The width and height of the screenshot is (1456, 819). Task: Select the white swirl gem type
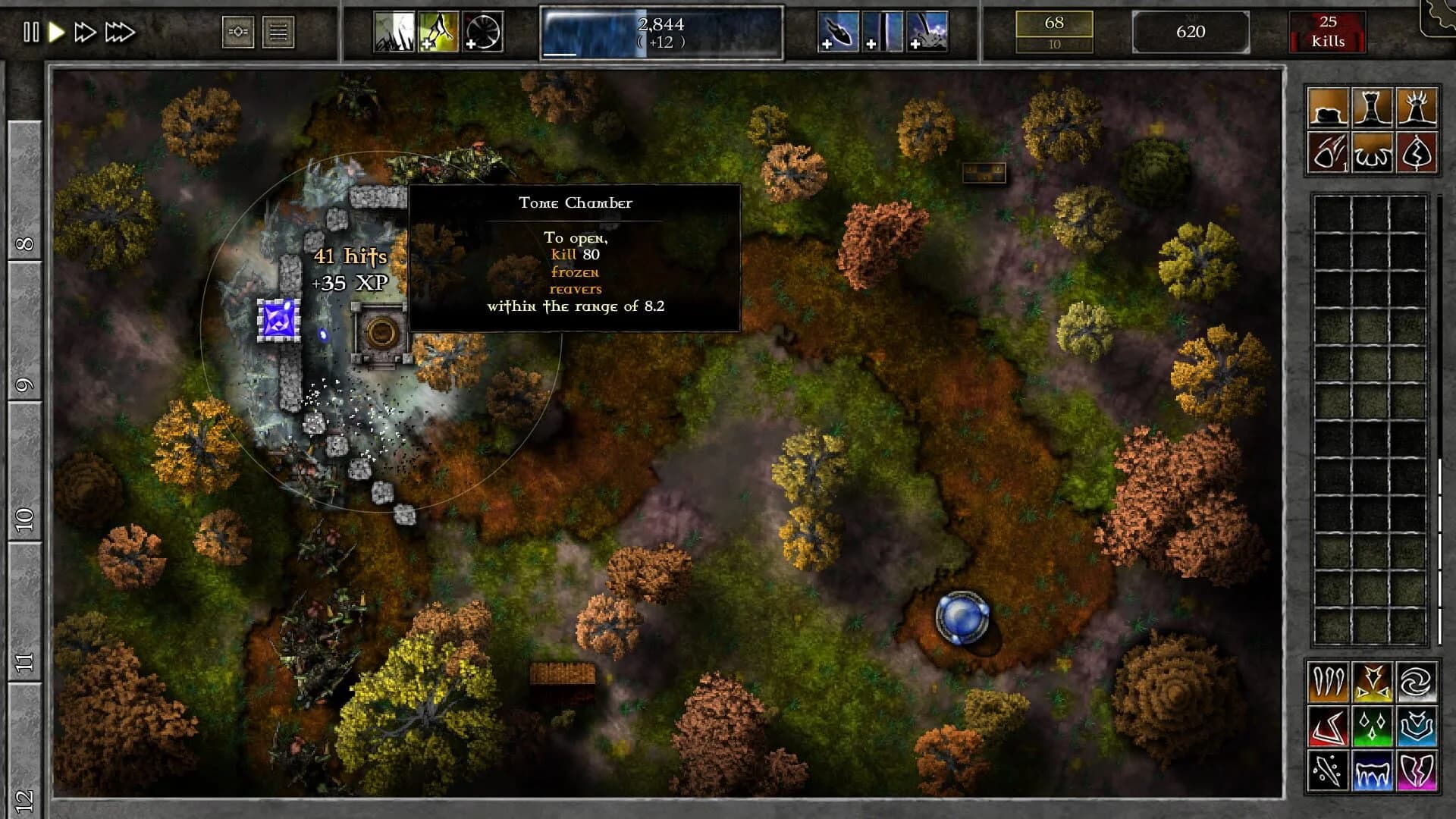(x=1417, y=682)
